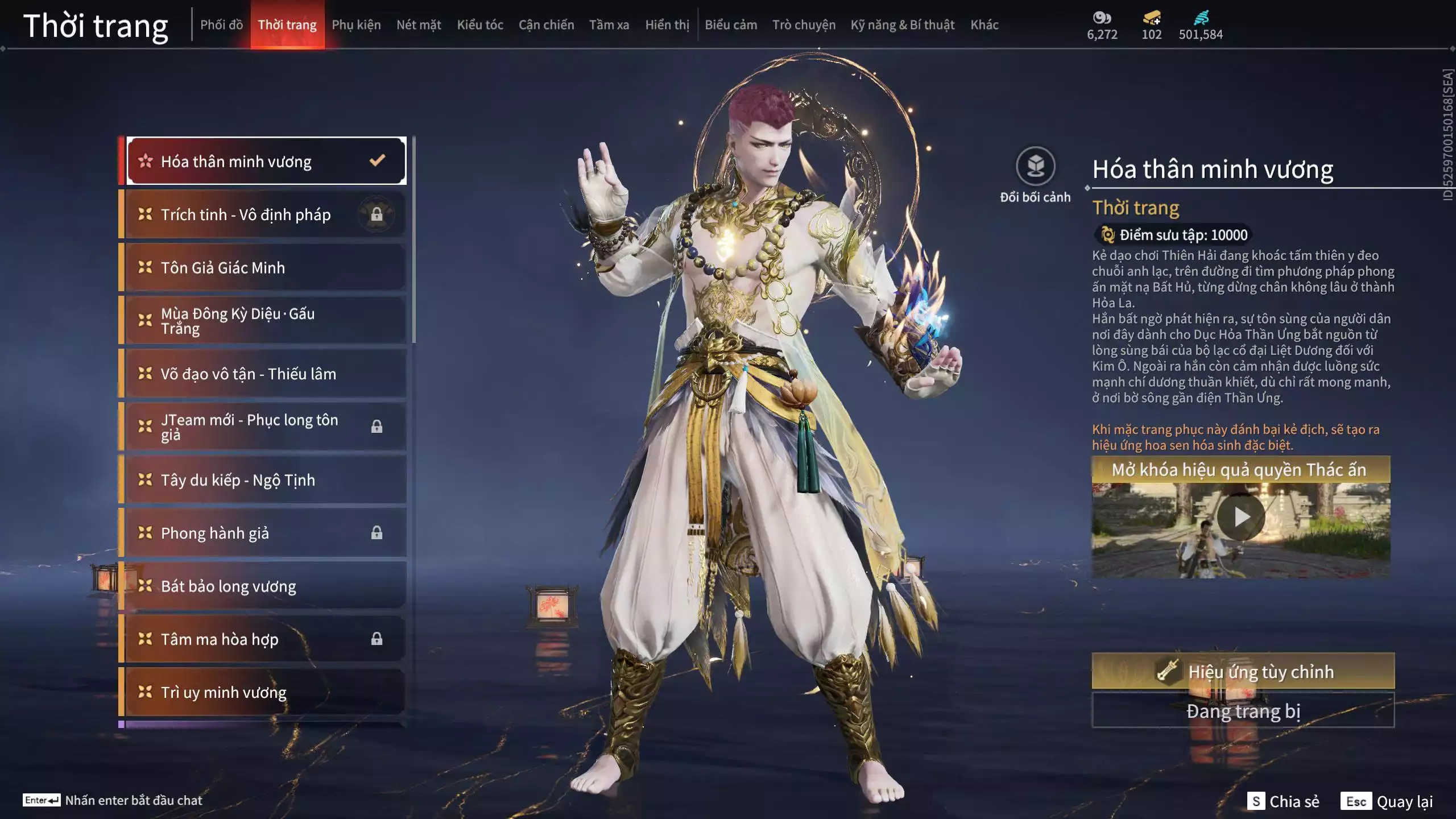The image size is (1456, 819).
Task: Open the Phụ kiện tab
Action: point(356,25)
